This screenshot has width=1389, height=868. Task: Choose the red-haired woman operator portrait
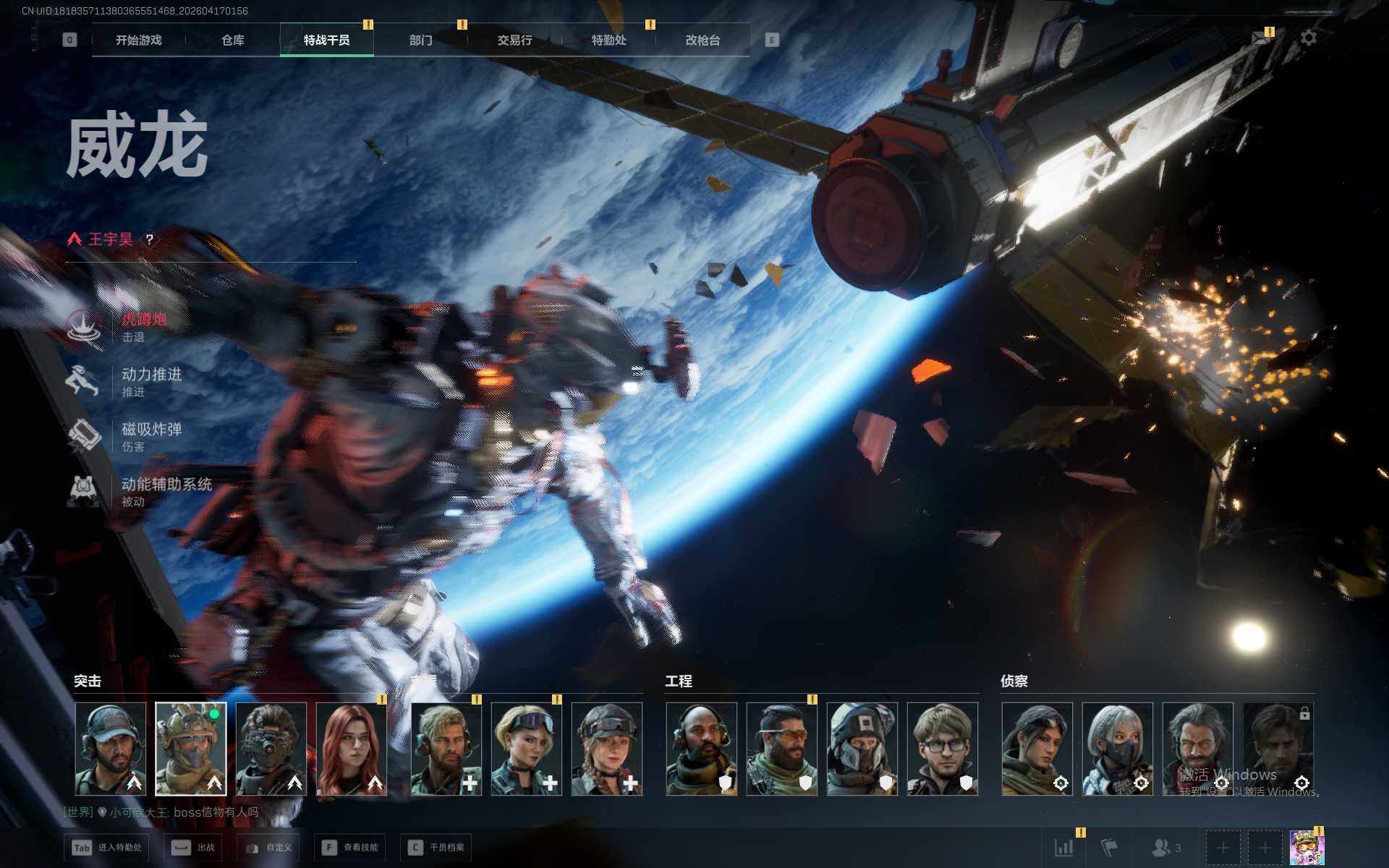tap(352, 749)
